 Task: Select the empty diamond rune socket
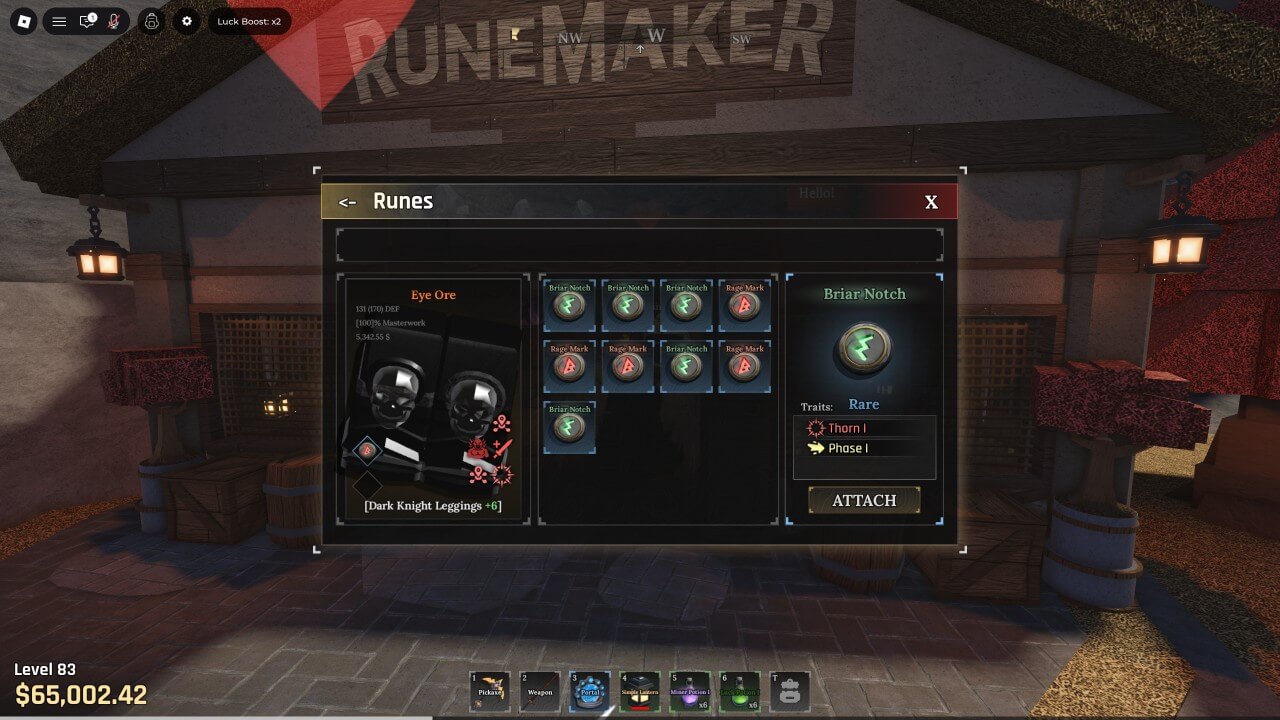[367, 485]
